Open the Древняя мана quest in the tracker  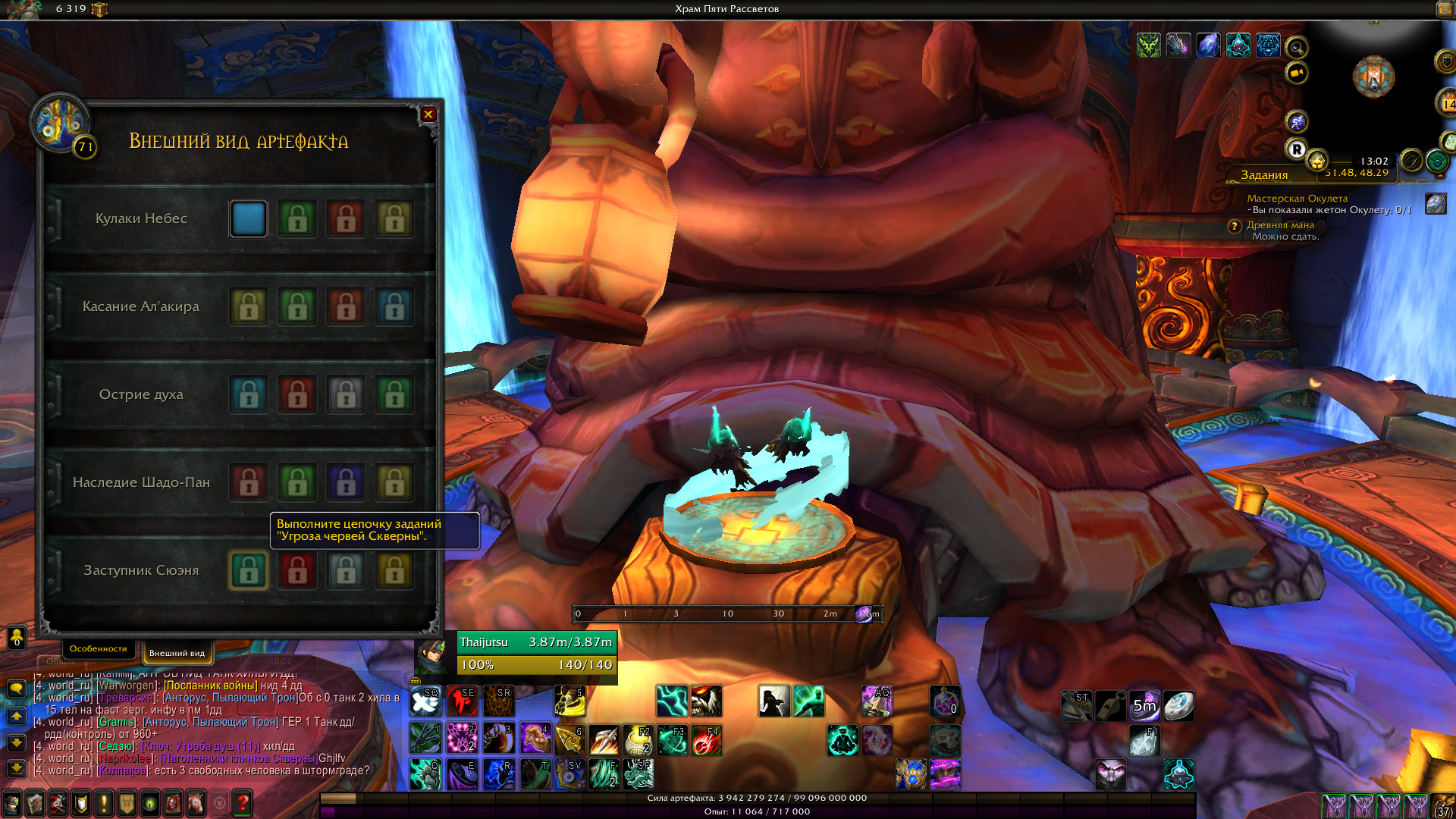point(1280,225)
